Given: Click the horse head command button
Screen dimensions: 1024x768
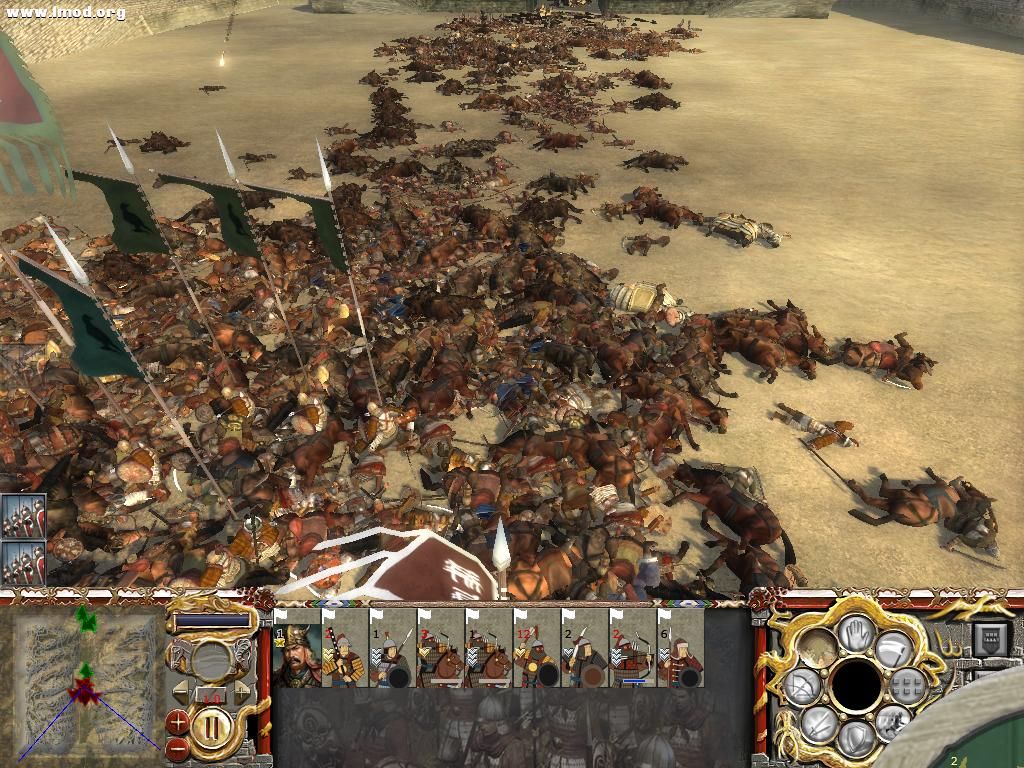Looking at the screenshot, I should pyautogui.click(x=893, y=722).
